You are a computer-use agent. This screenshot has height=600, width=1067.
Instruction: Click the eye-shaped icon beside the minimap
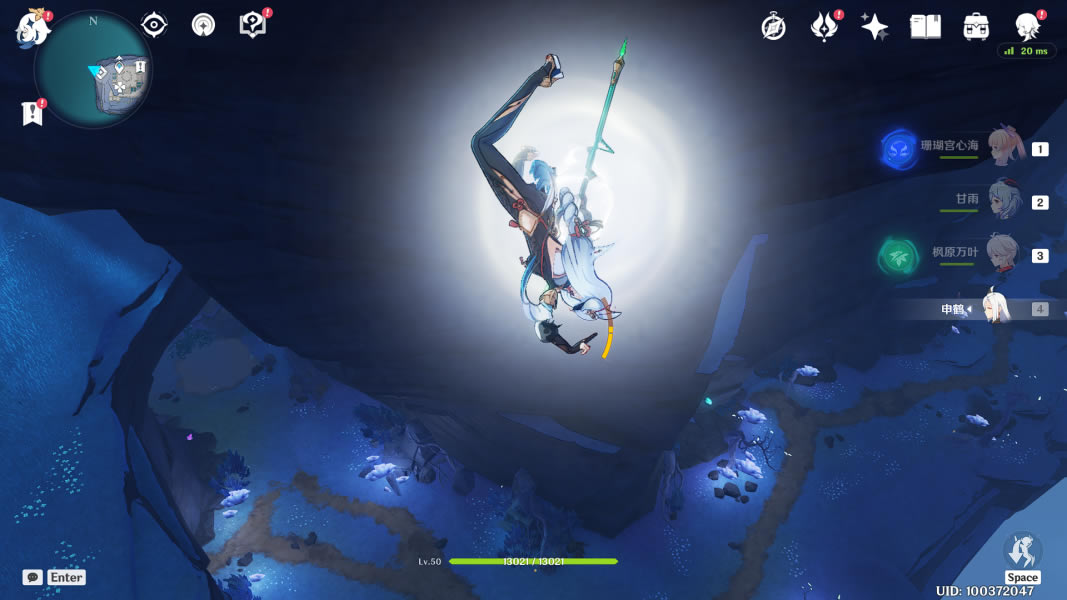154,25
